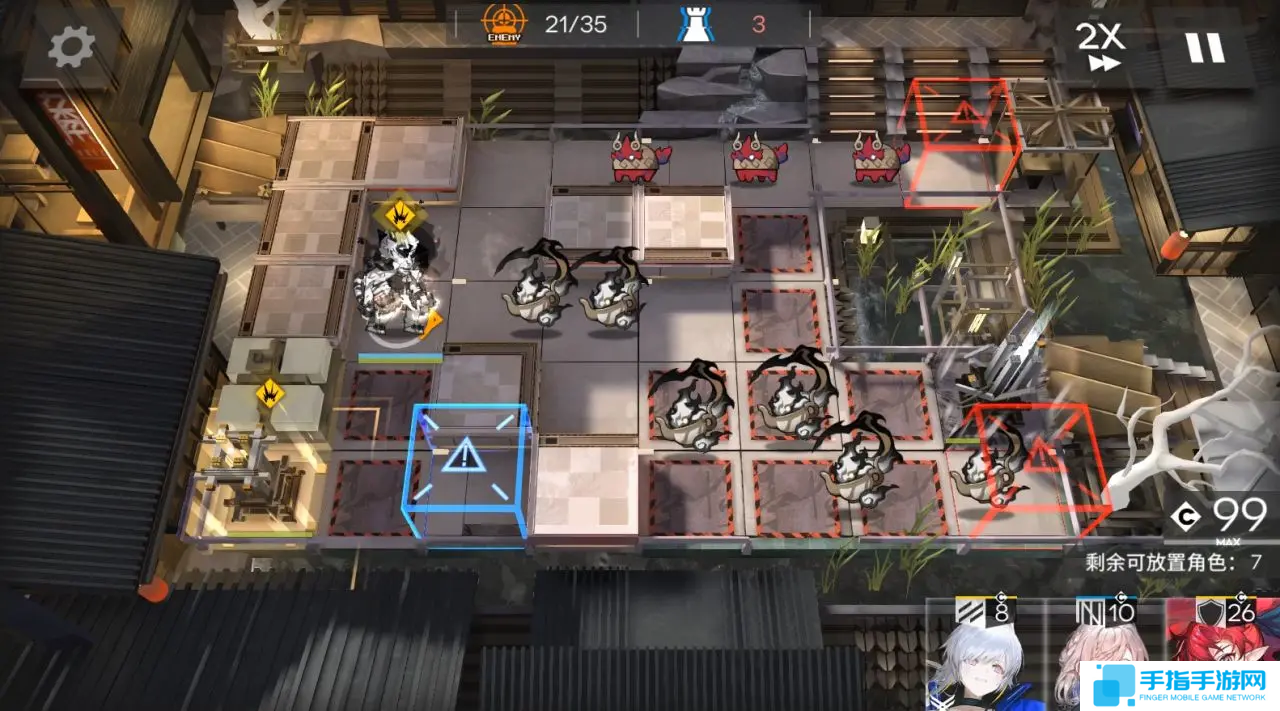Toggle the 2X game speed button
The image size is (1280, 711).
pos(1100,46)
